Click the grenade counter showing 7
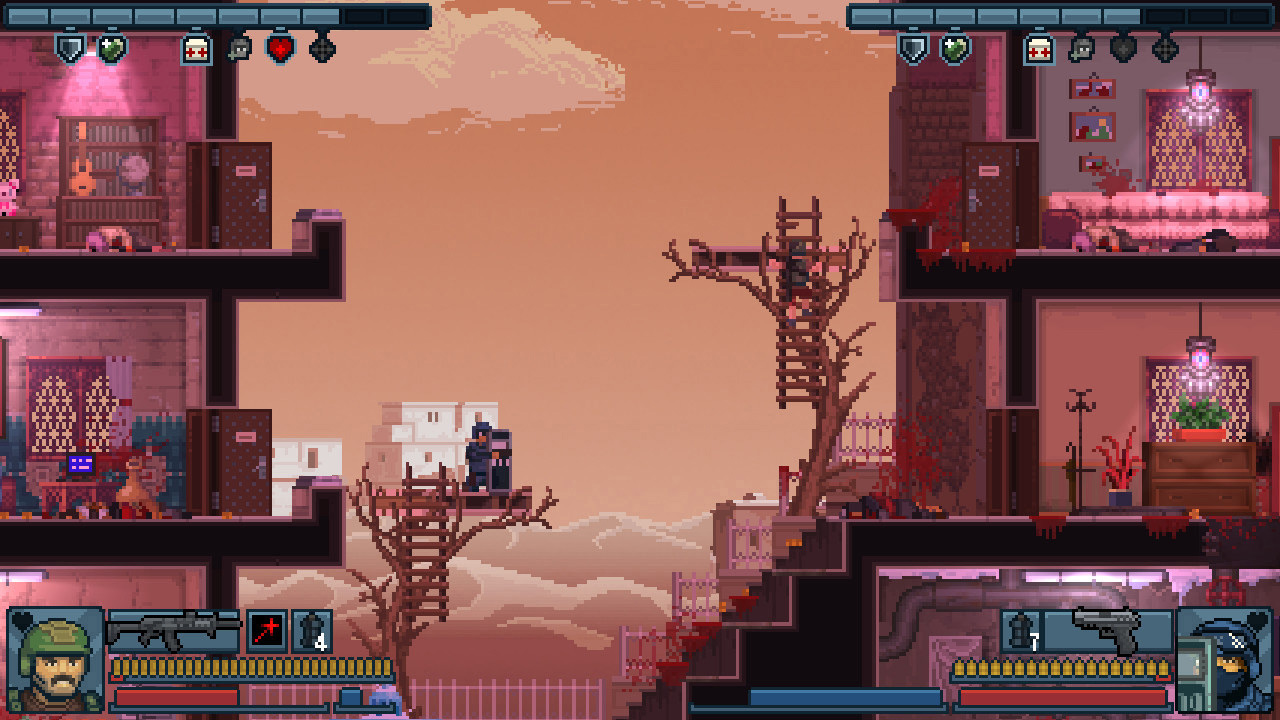The height and width of the screenshot is (720, 1280). [x=1021, y=630]
